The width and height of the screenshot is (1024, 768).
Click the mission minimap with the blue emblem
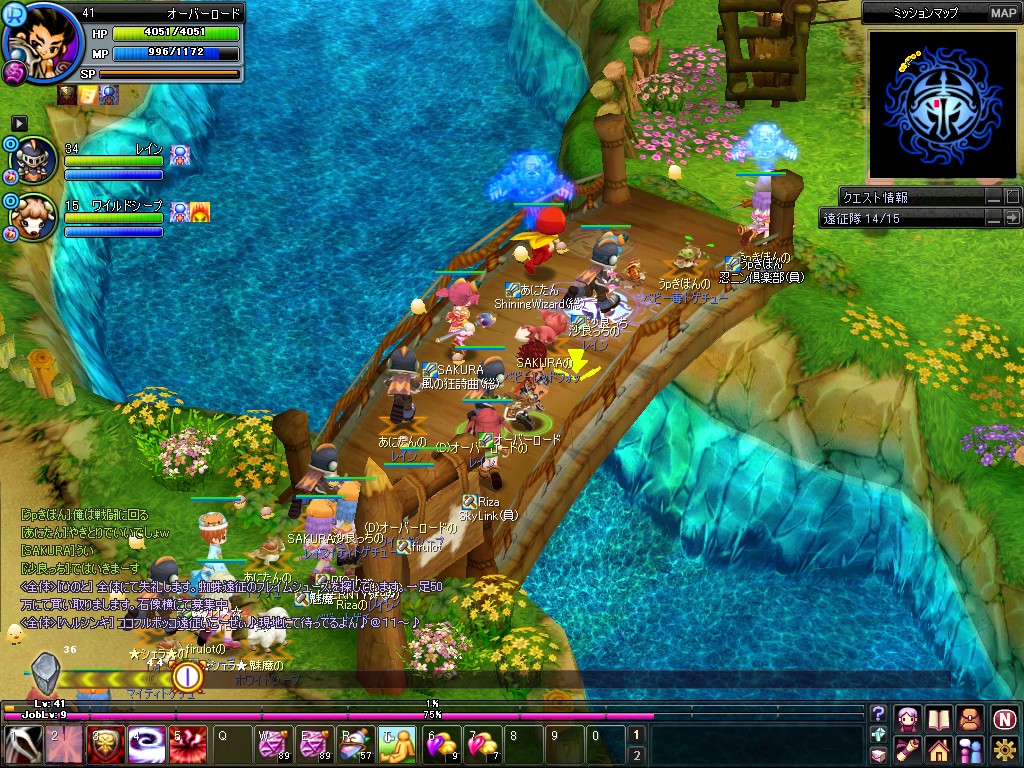[936, 103]
